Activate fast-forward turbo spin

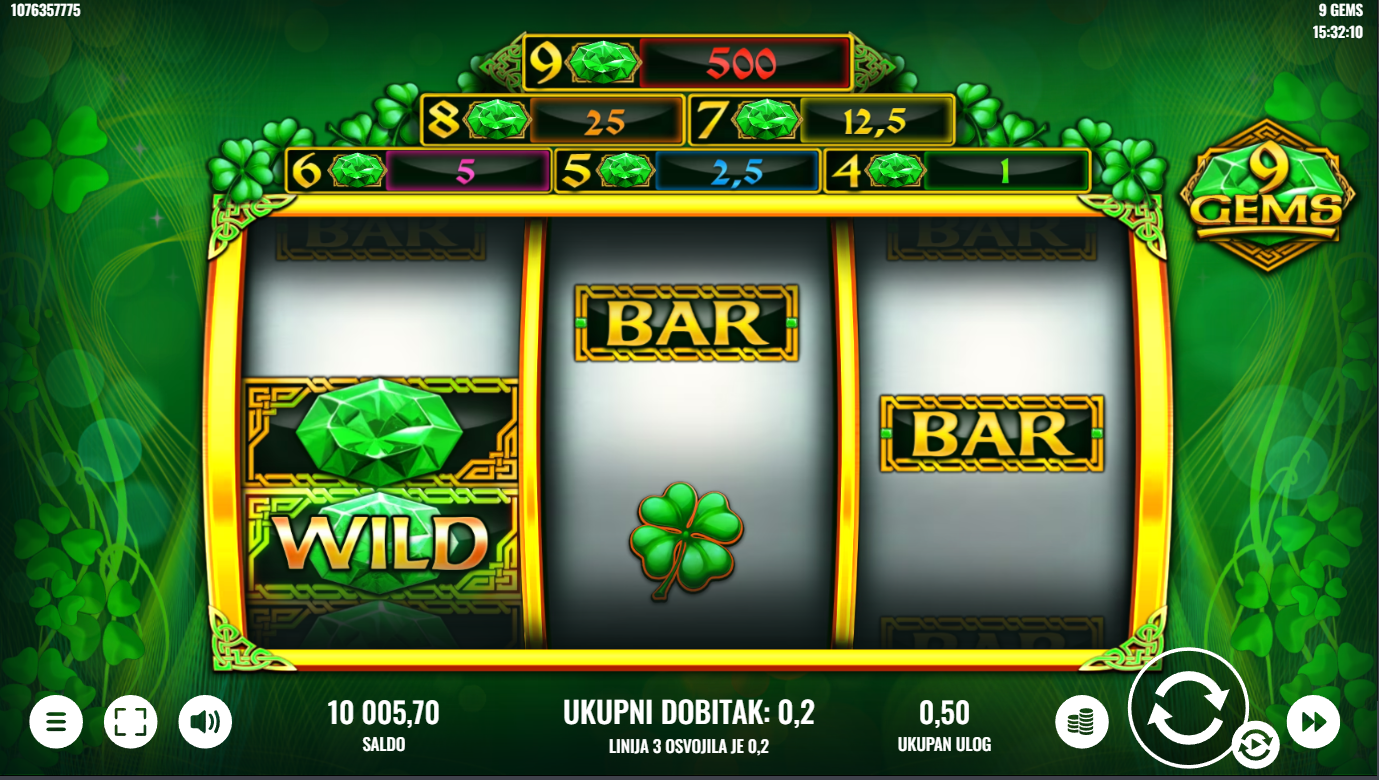point(1313,722)
